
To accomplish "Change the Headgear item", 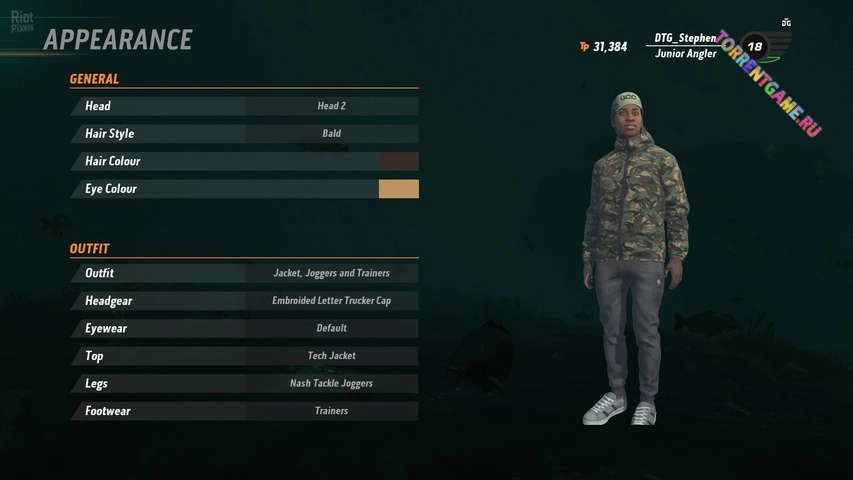I will point(244,300).
